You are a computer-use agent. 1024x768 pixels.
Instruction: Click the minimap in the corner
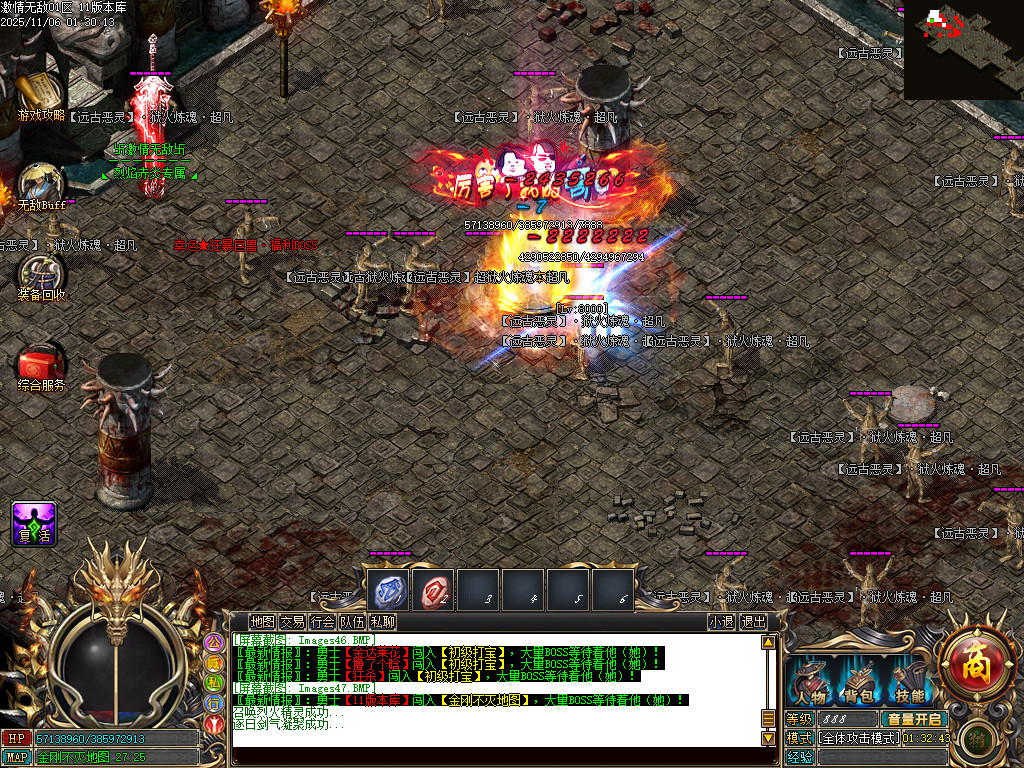(963, 49)
